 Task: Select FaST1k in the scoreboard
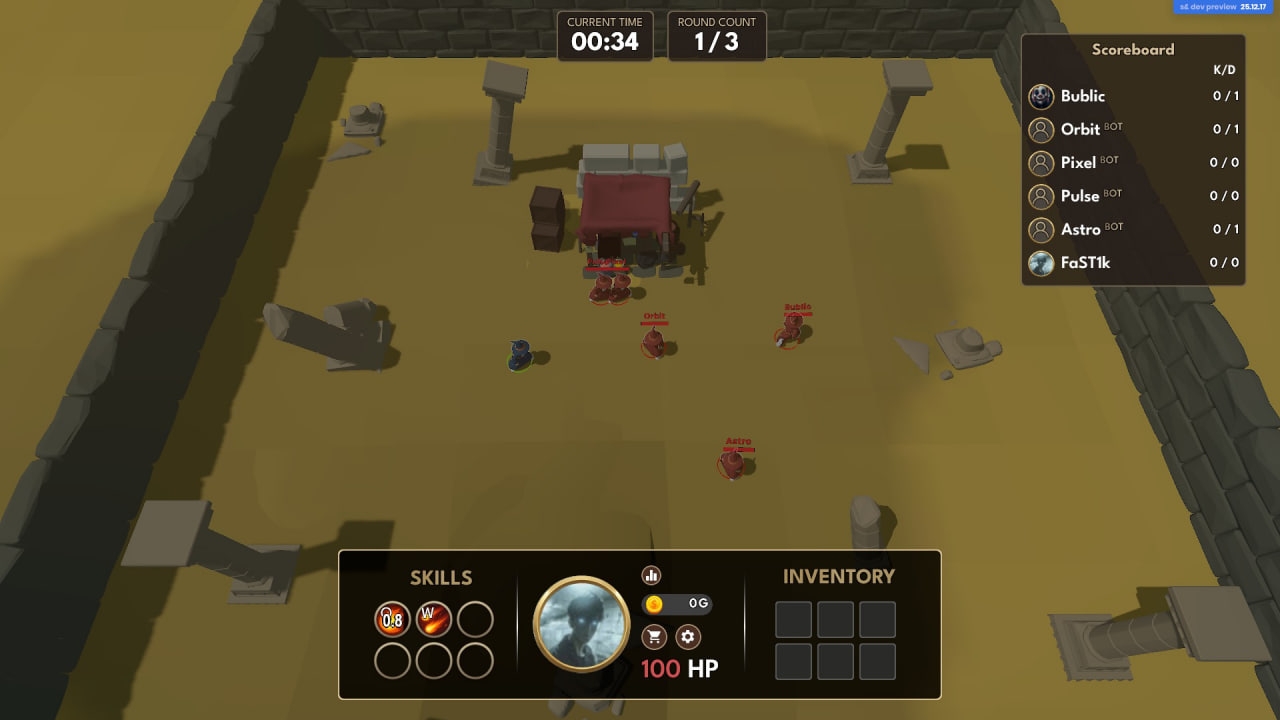pos(1133,263)
